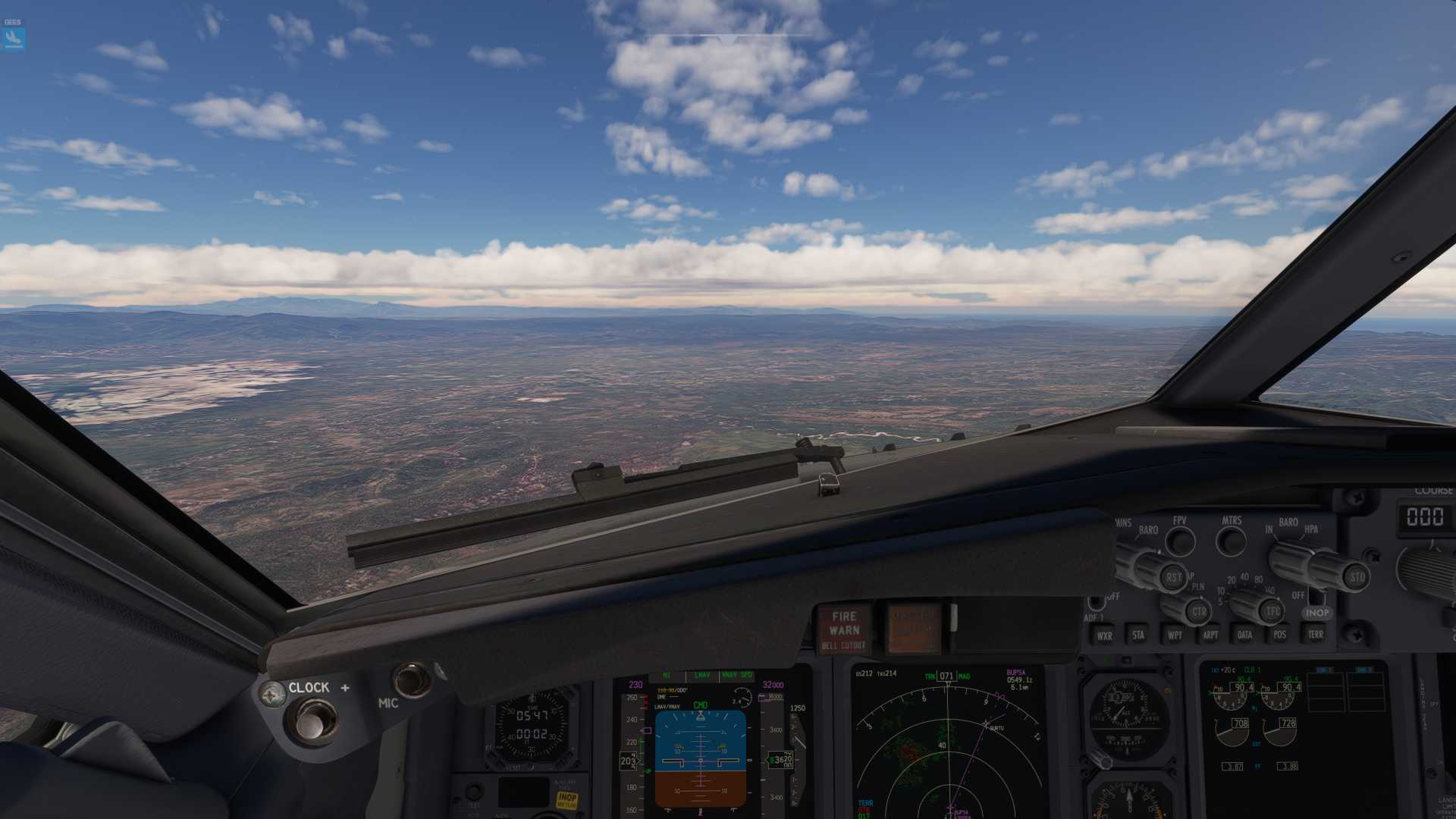Toggle the WPT waypoints map button
This screenshot has width=1456, height=819.
click(x=1174, y=635)
